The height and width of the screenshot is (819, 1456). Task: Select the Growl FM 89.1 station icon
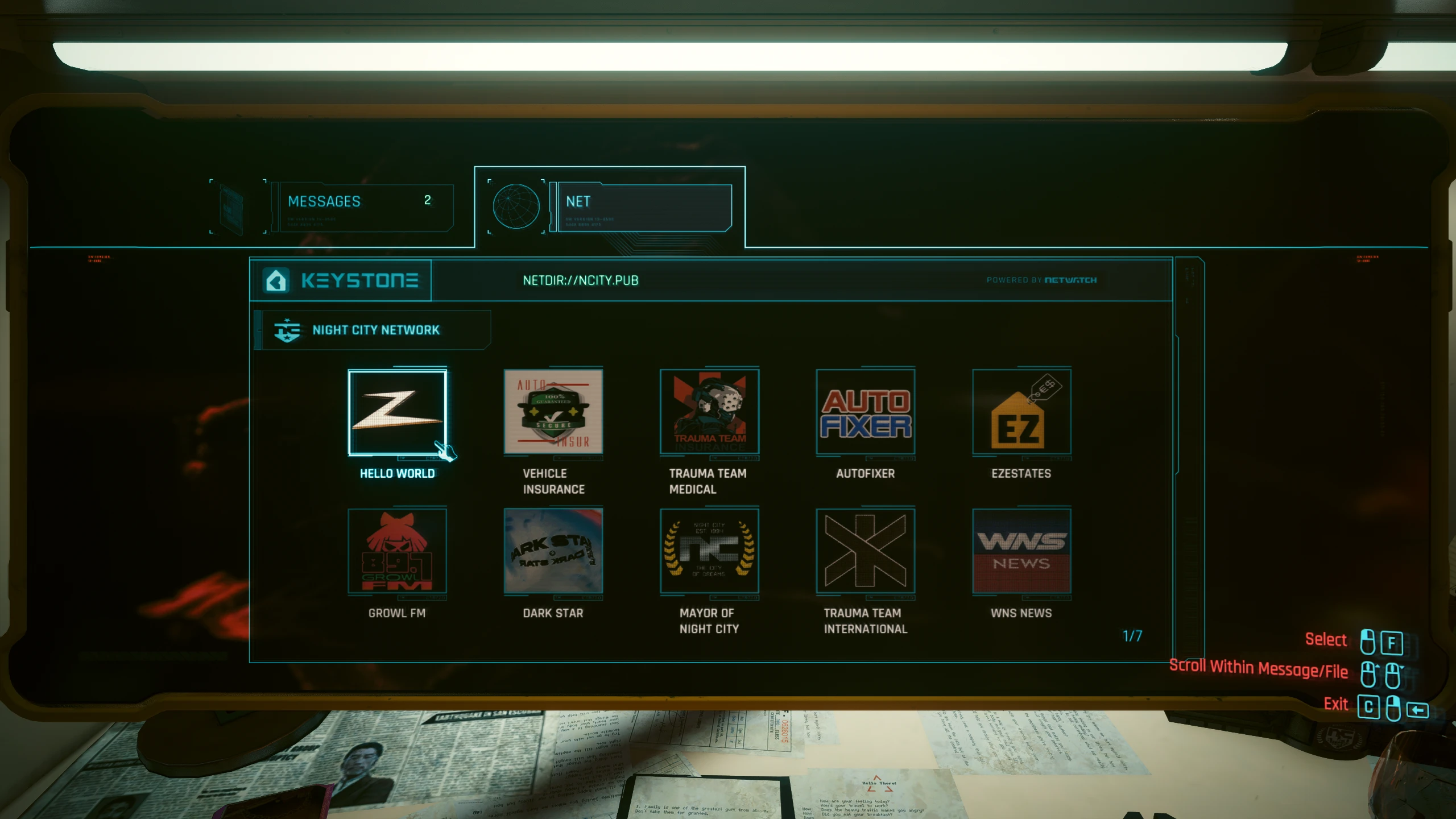[x=398, y=552]
